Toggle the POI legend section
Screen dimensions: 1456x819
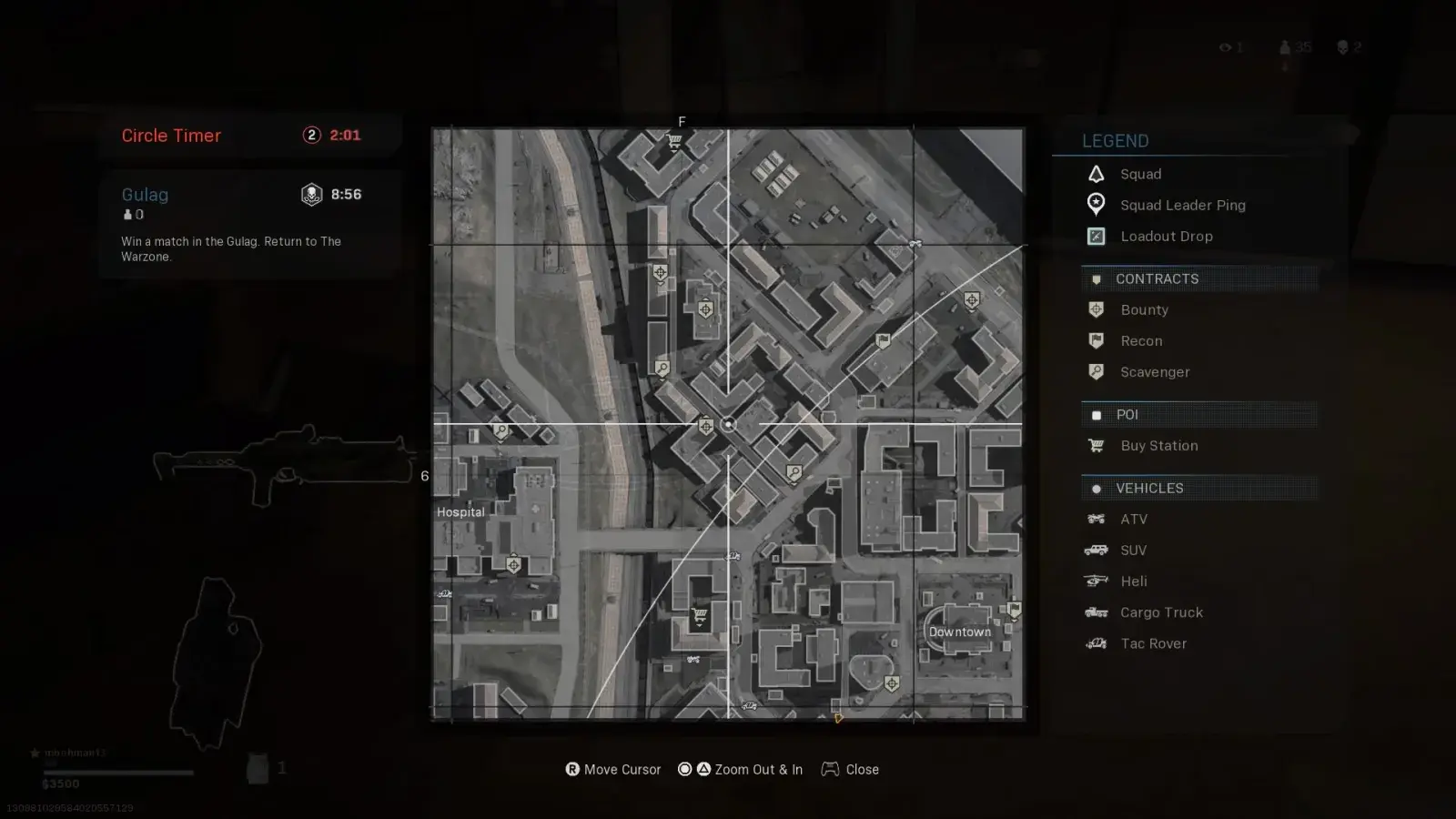point(1127,414)
